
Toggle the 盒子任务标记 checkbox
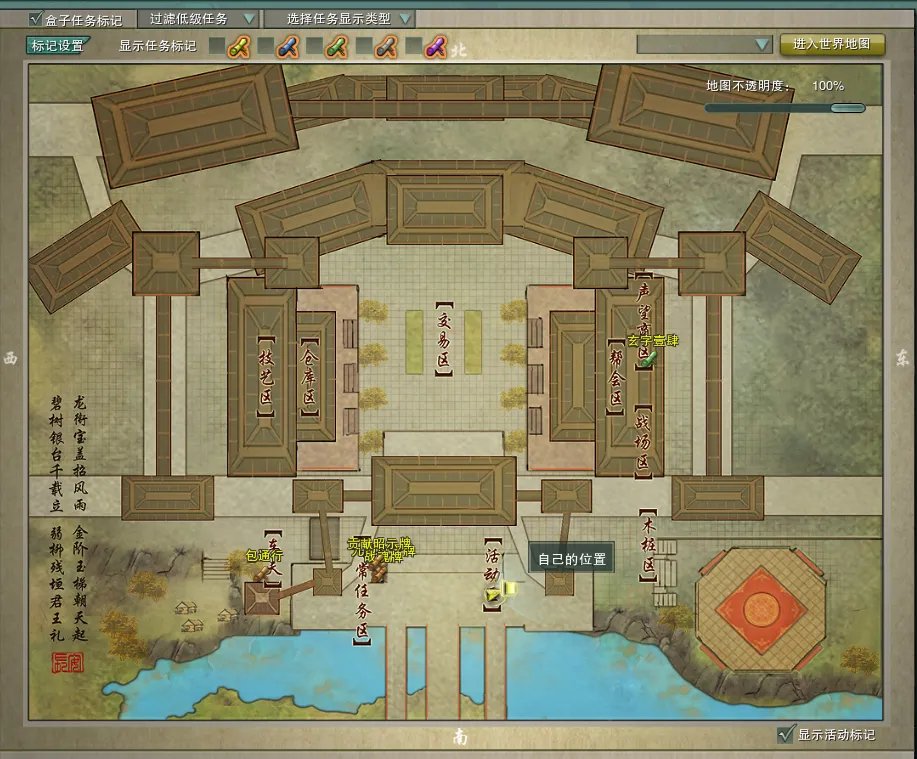click(36, 19)
